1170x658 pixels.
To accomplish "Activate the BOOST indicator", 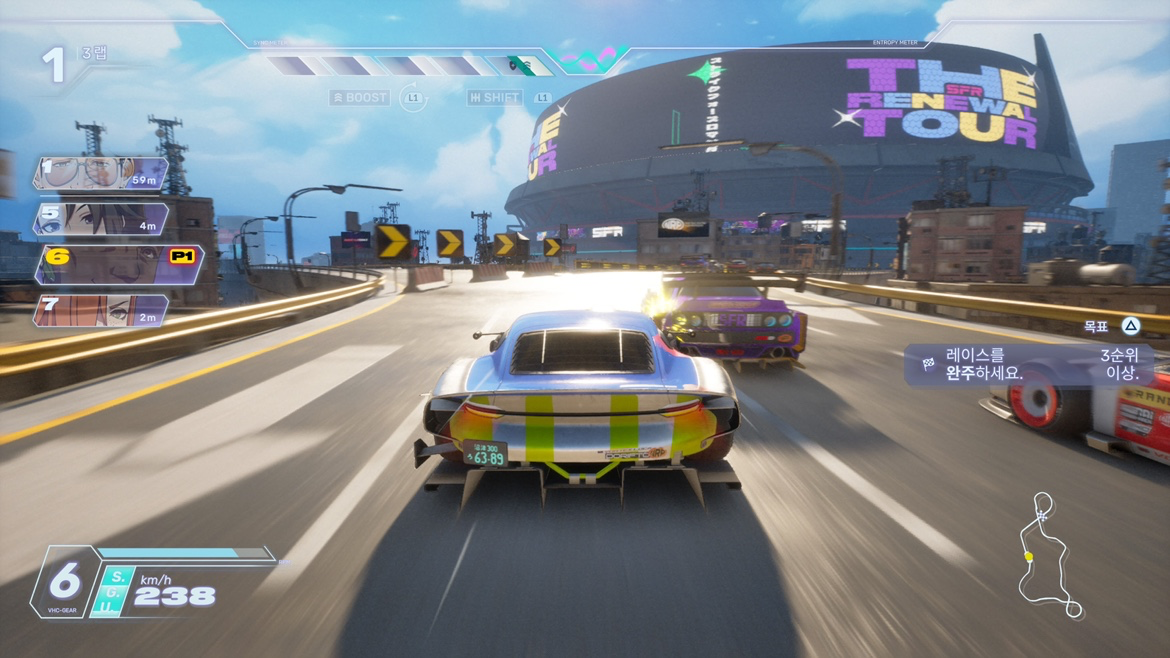I will pos(360,98).
